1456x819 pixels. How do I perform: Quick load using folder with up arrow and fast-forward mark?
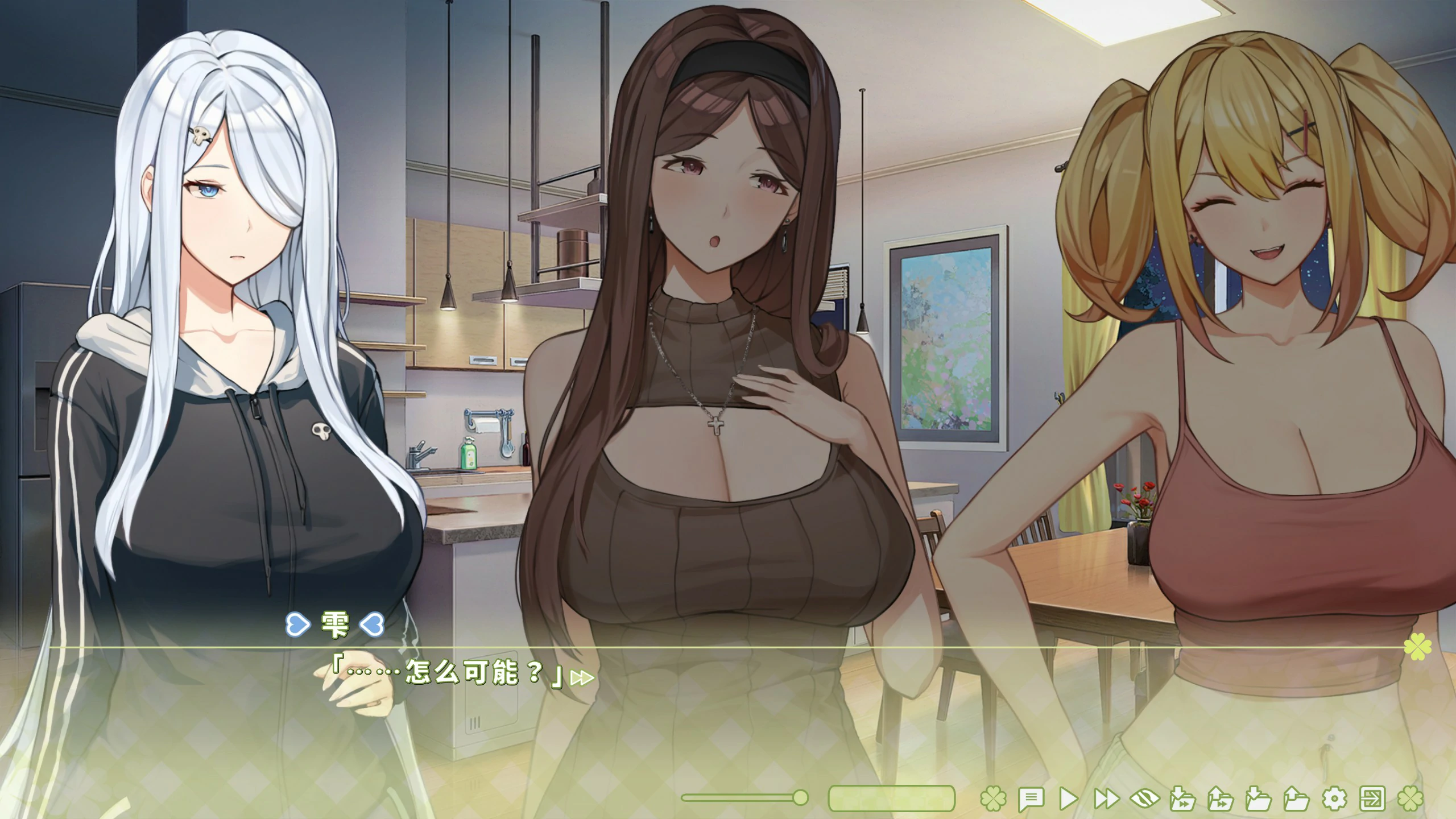point(1221,799)
